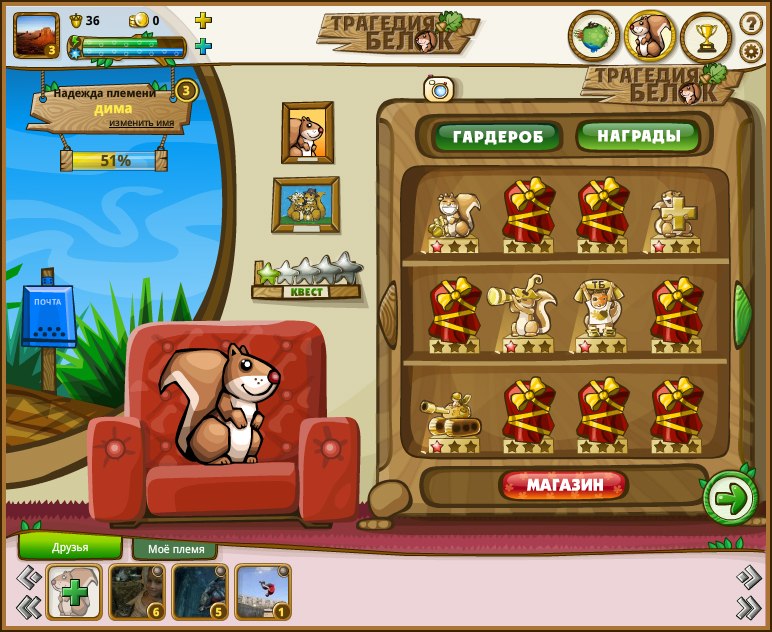Click the green arrow play button

pos(730,497)
